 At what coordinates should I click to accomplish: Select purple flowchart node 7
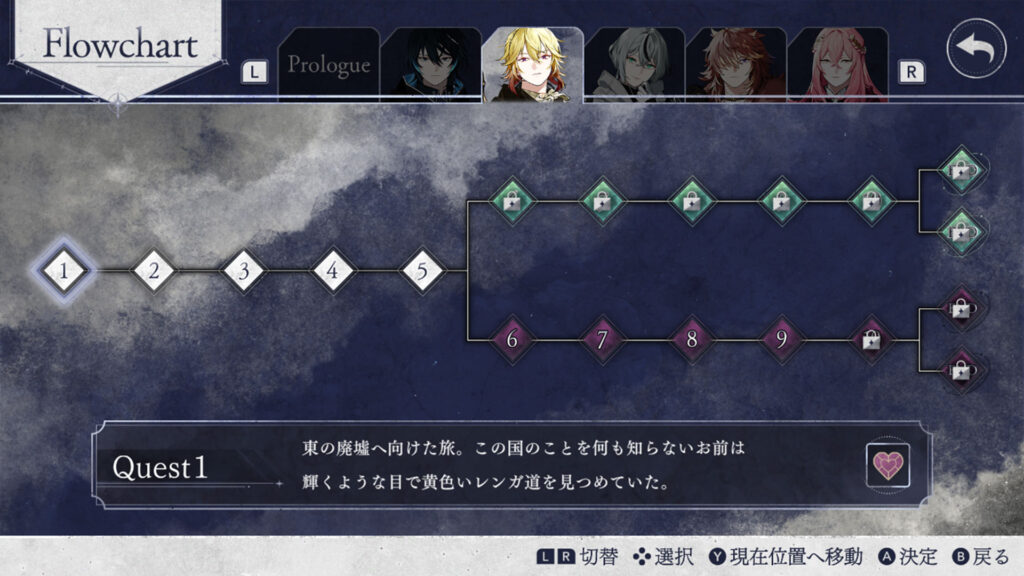[x=602, y=340]
